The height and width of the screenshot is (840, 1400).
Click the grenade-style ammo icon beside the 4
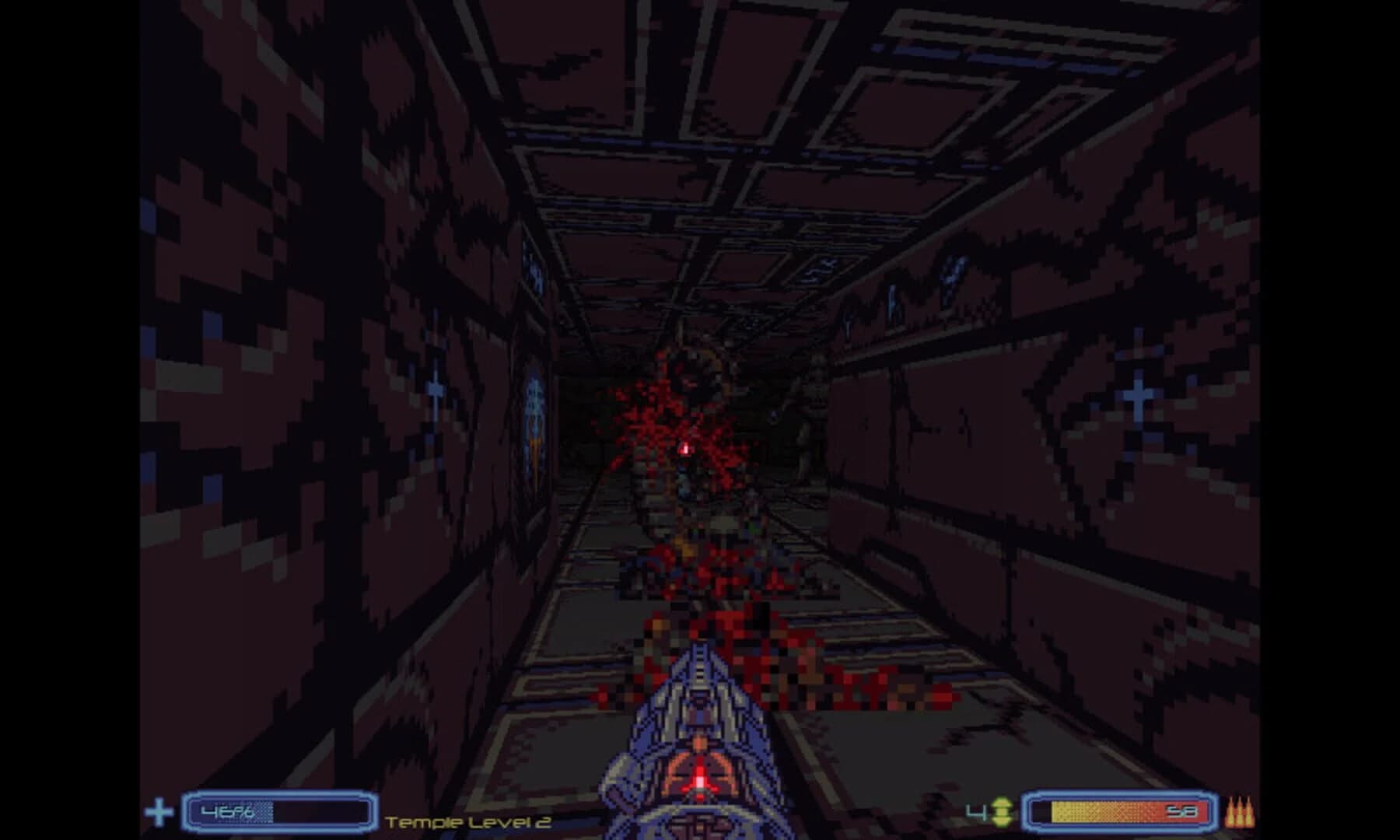click(1003, 811)
